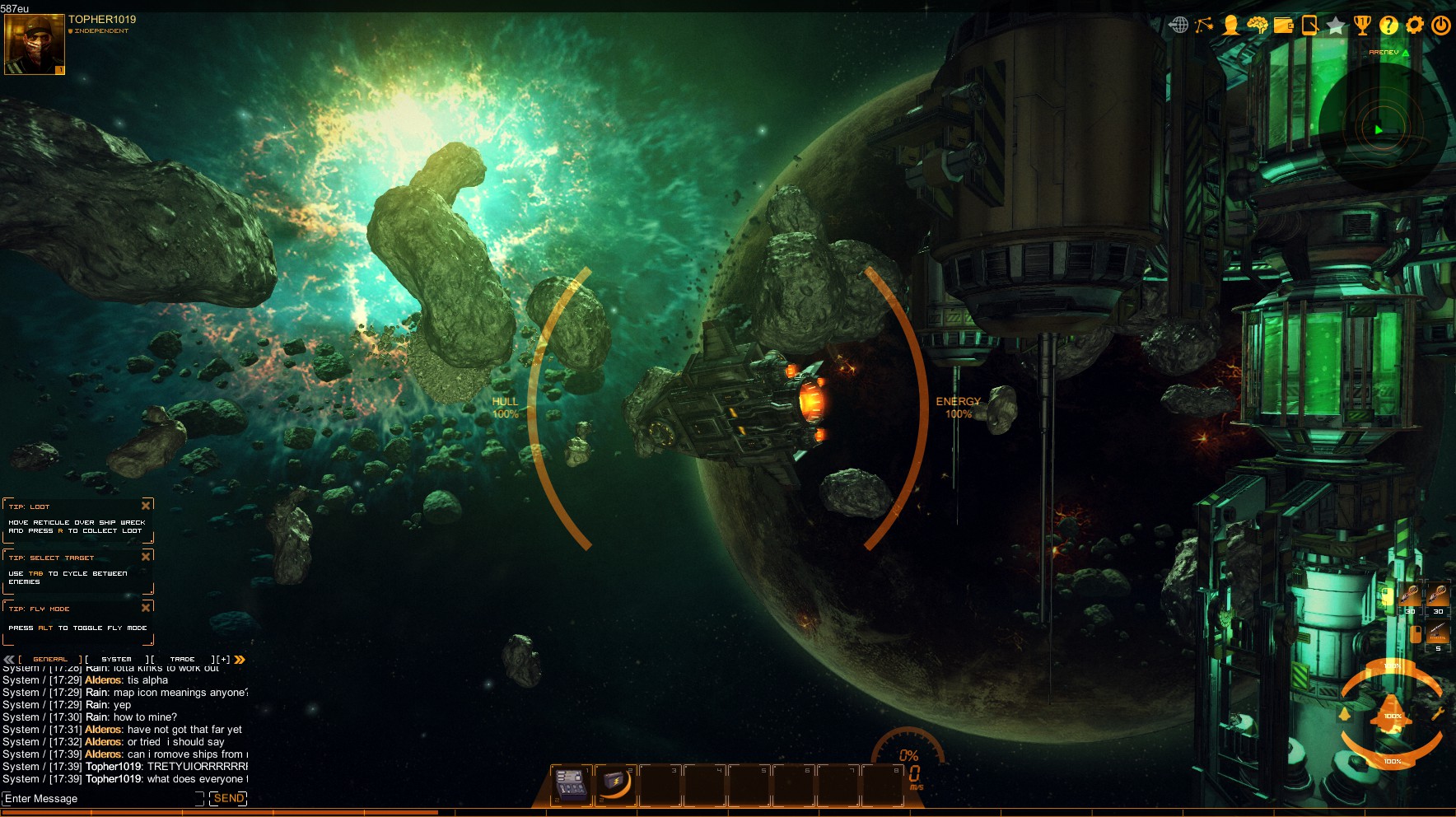Open the wallet icon
Image resolution: width=1456 pixels, height=817 pixels.
click(1283, 25)
